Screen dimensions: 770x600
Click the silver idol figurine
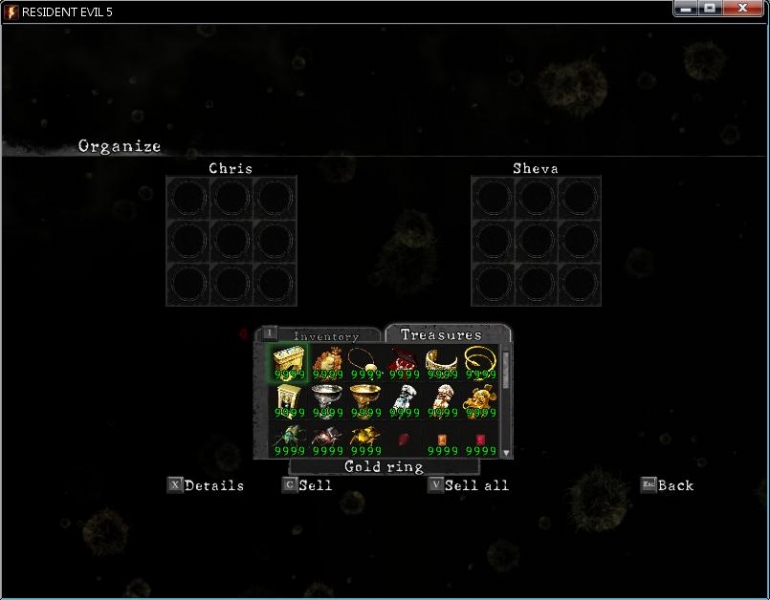[403, 401]
